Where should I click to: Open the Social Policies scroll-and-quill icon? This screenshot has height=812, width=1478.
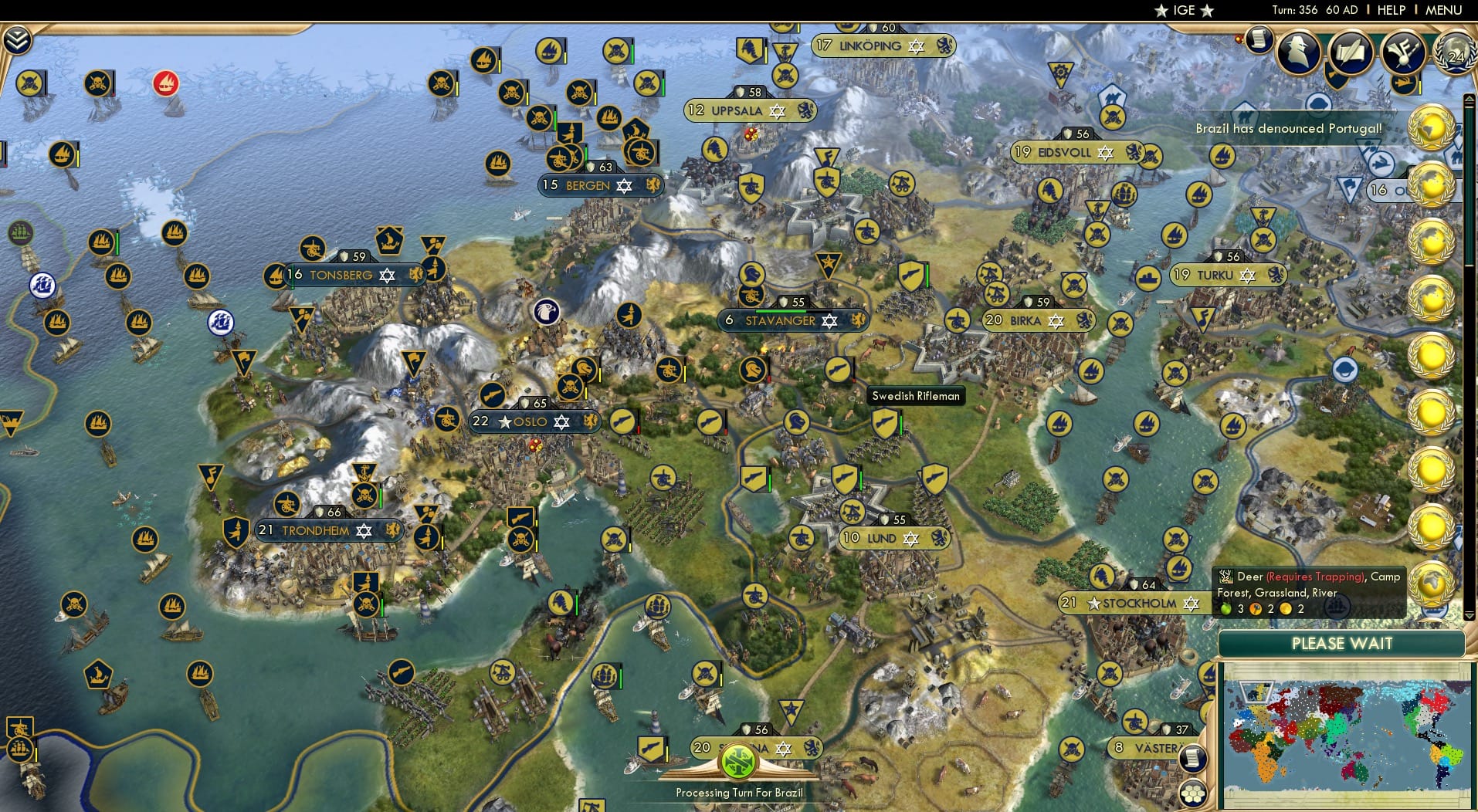click(1350, 50)
